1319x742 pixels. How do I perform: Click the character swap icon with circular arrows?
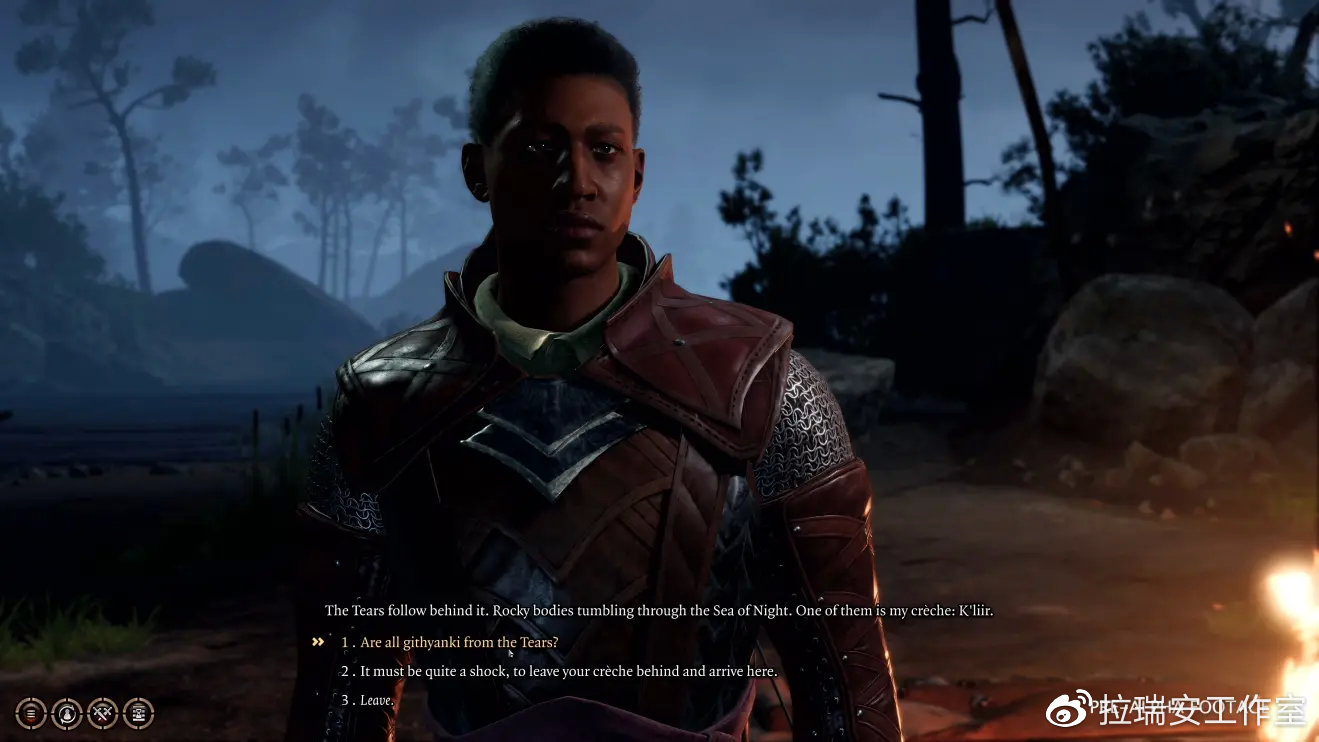click(x=67, y=713)
